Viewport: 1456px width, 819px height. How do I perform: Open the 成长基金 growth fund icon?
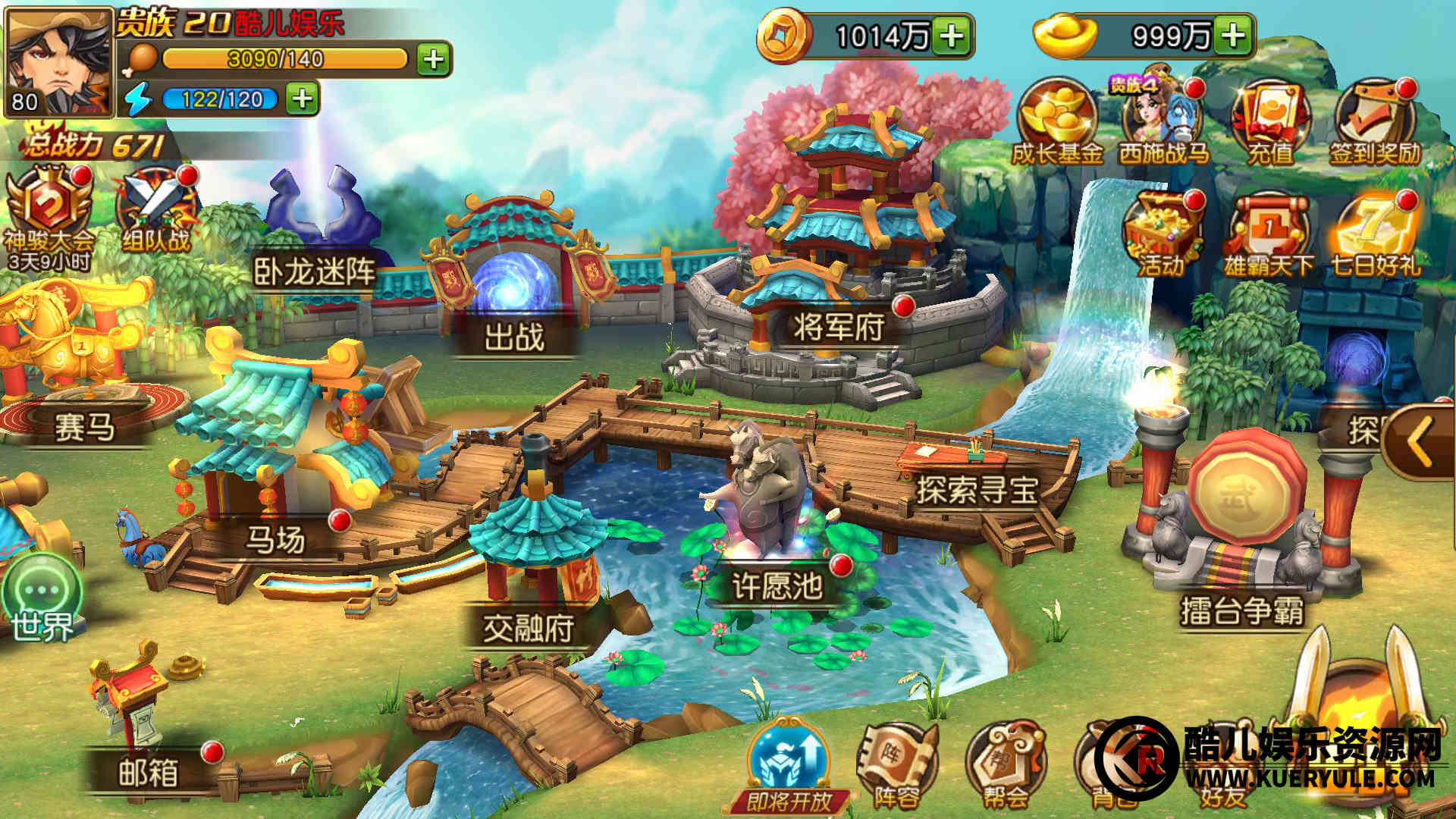pyautogui.click(x=1057, y=123)
